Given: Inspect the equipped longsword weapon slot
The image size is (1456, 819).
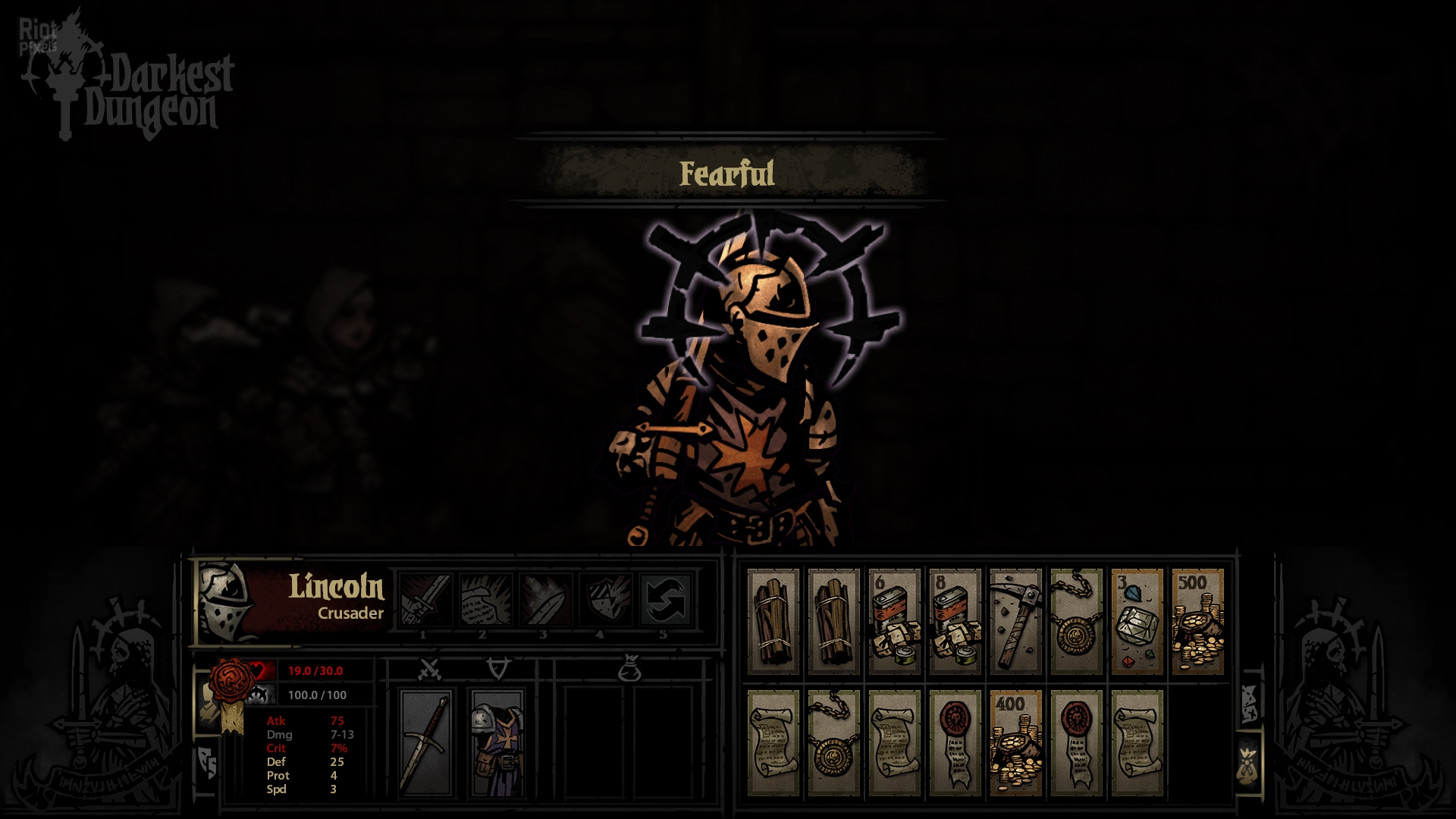Looking at the screenshot, I should (427, 743).
